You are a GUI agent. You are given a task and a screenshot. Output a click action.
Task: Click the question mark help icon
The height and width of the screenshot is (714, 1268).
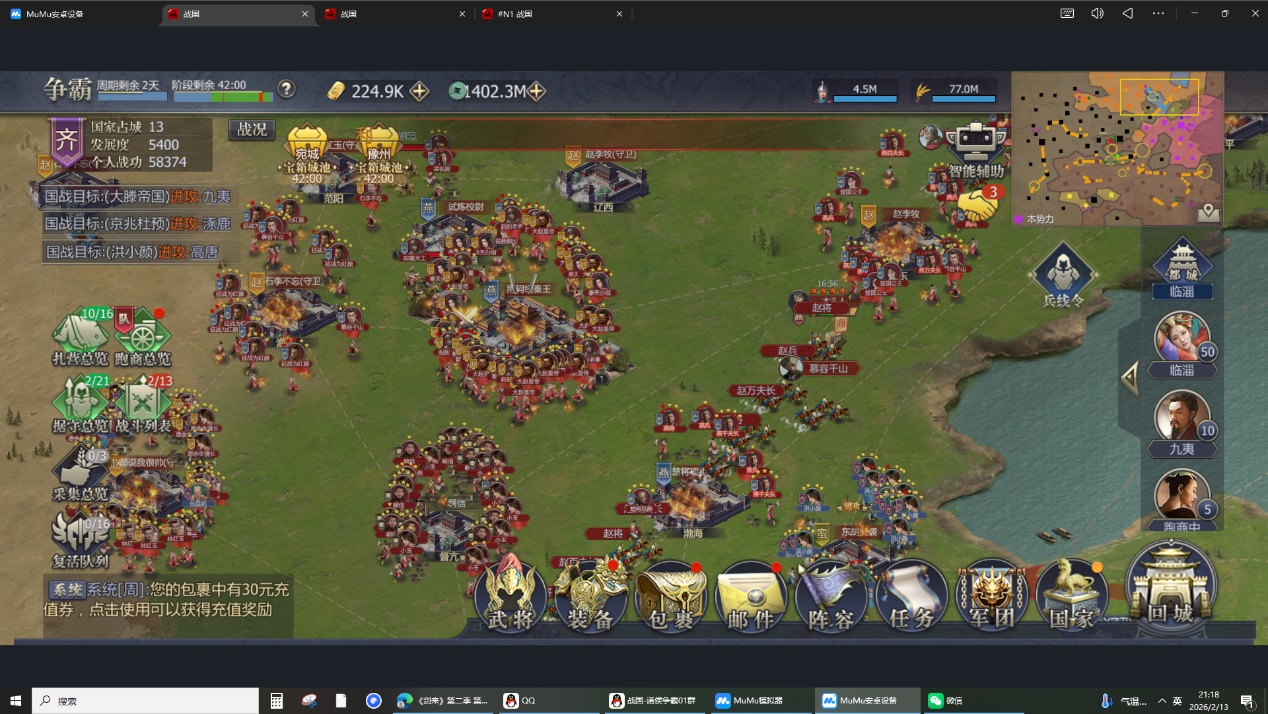click(287, 90)
